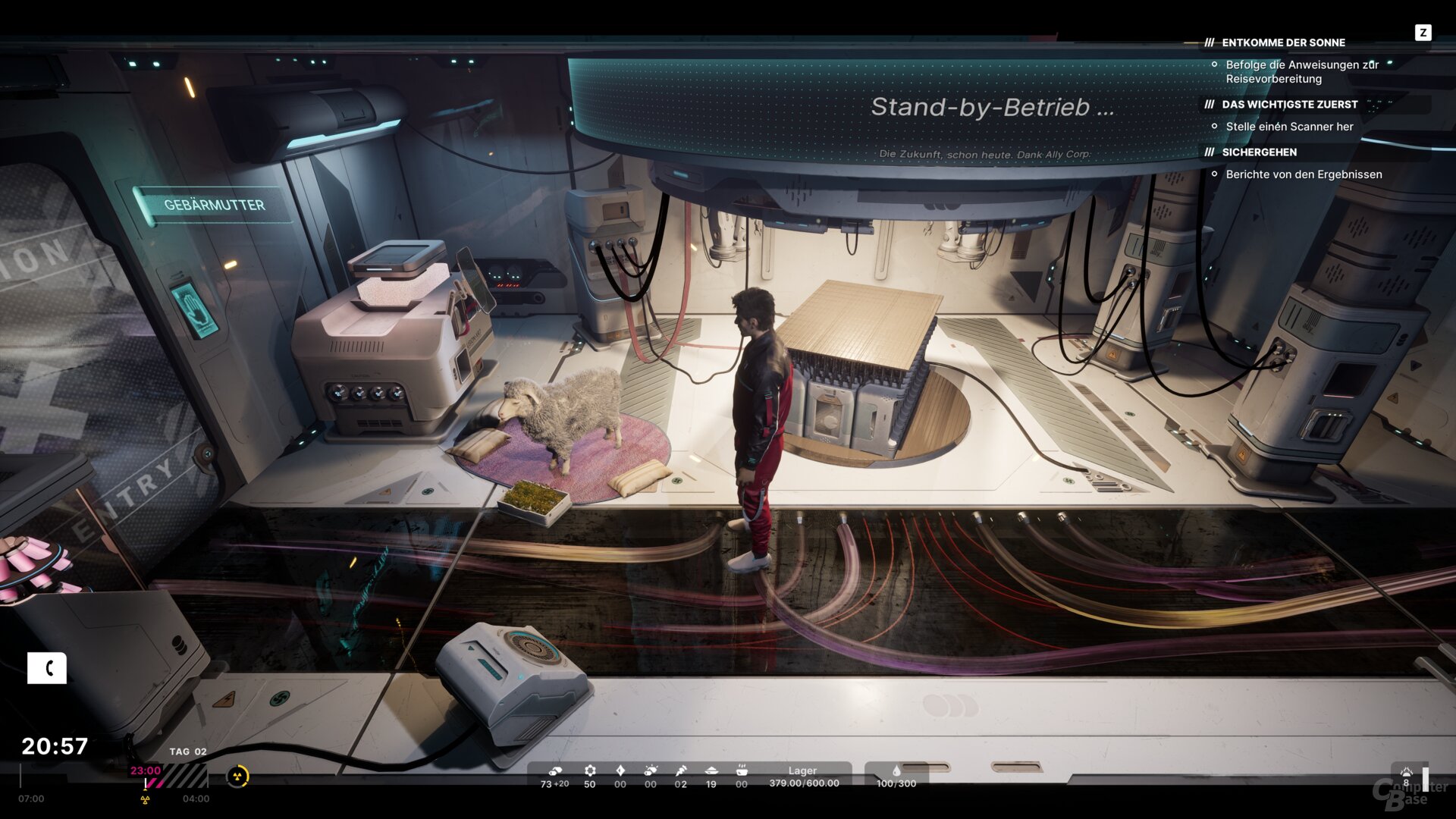1456x819 pixels.
Task: Open the Stand-by-Betrieb display panel
Action: [992, 108]
